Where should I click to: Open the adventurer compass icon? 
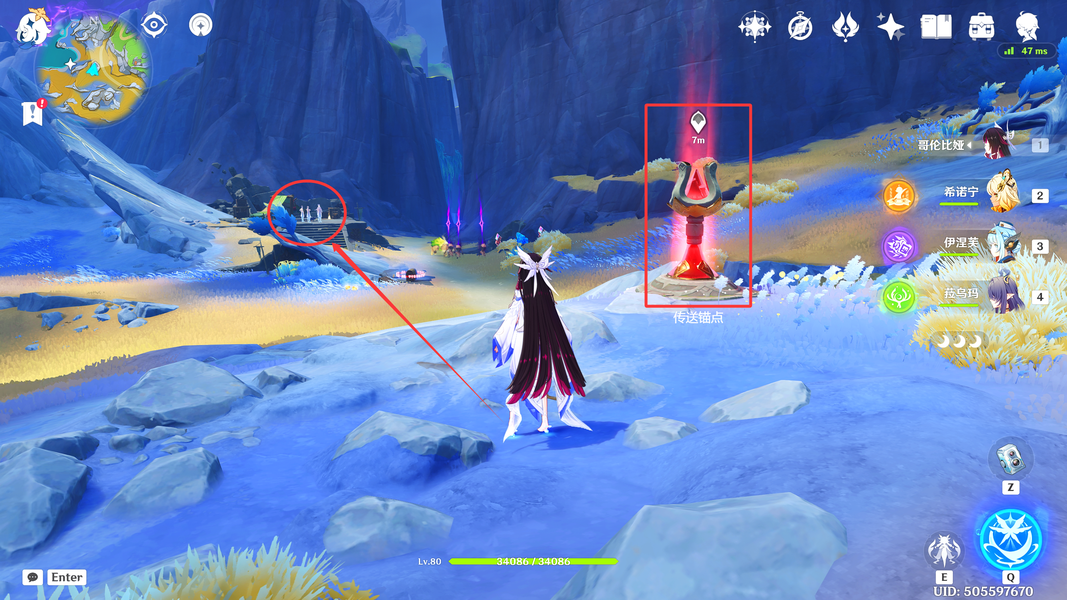tap(800, 27)
